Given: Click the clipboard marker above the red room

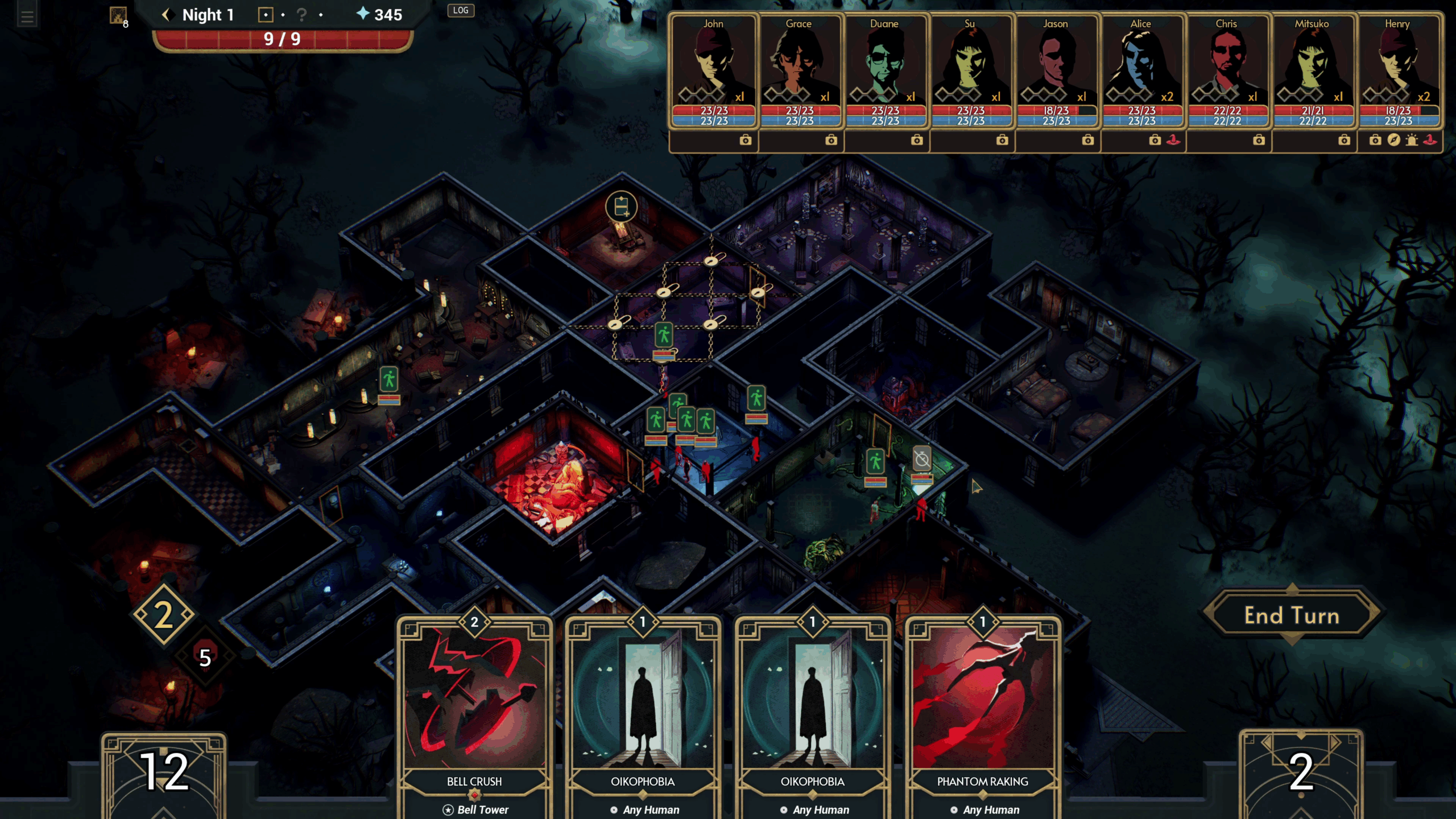Looking at the screenshot, I should click(x=621, y=206).
